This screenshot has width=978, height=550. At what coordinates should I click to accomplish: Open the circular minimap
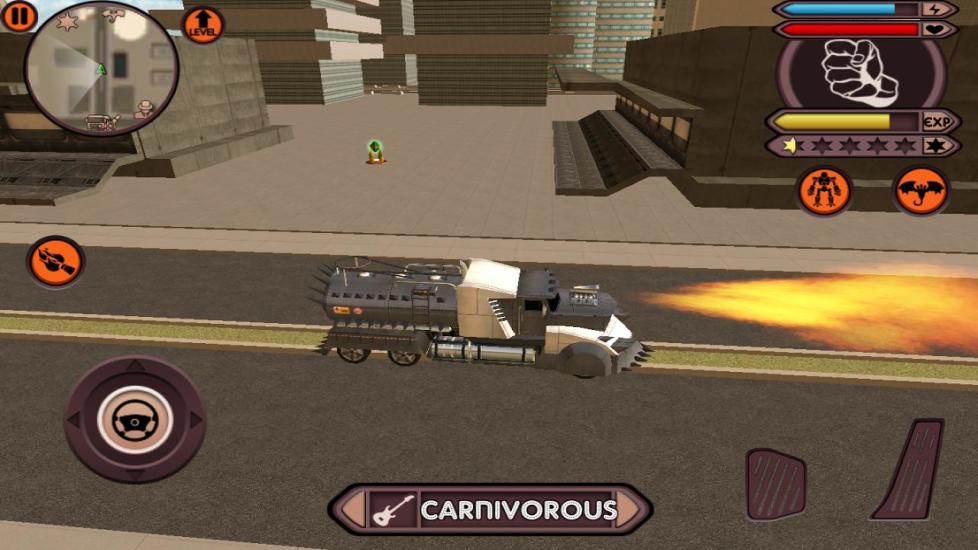[x=101, y=69]
